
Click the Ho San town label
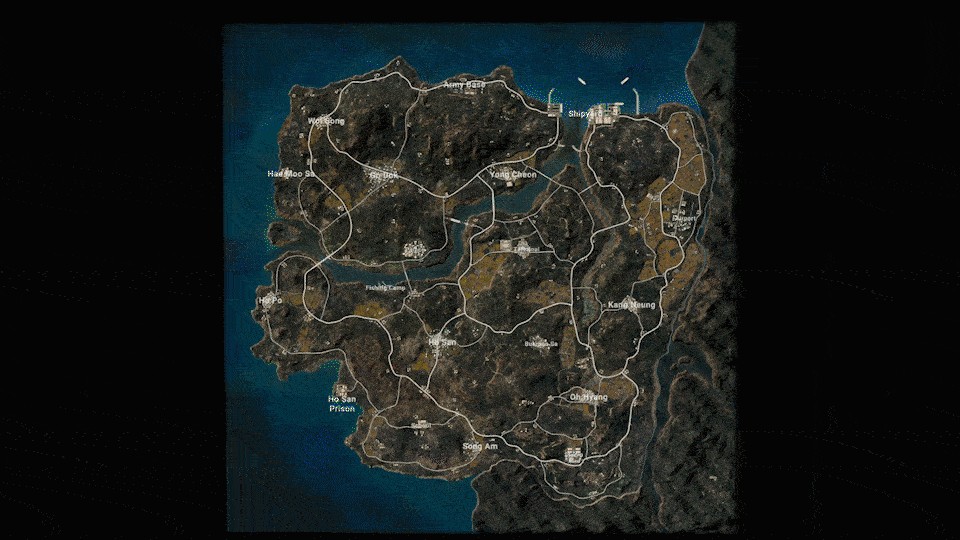[442, 341]
